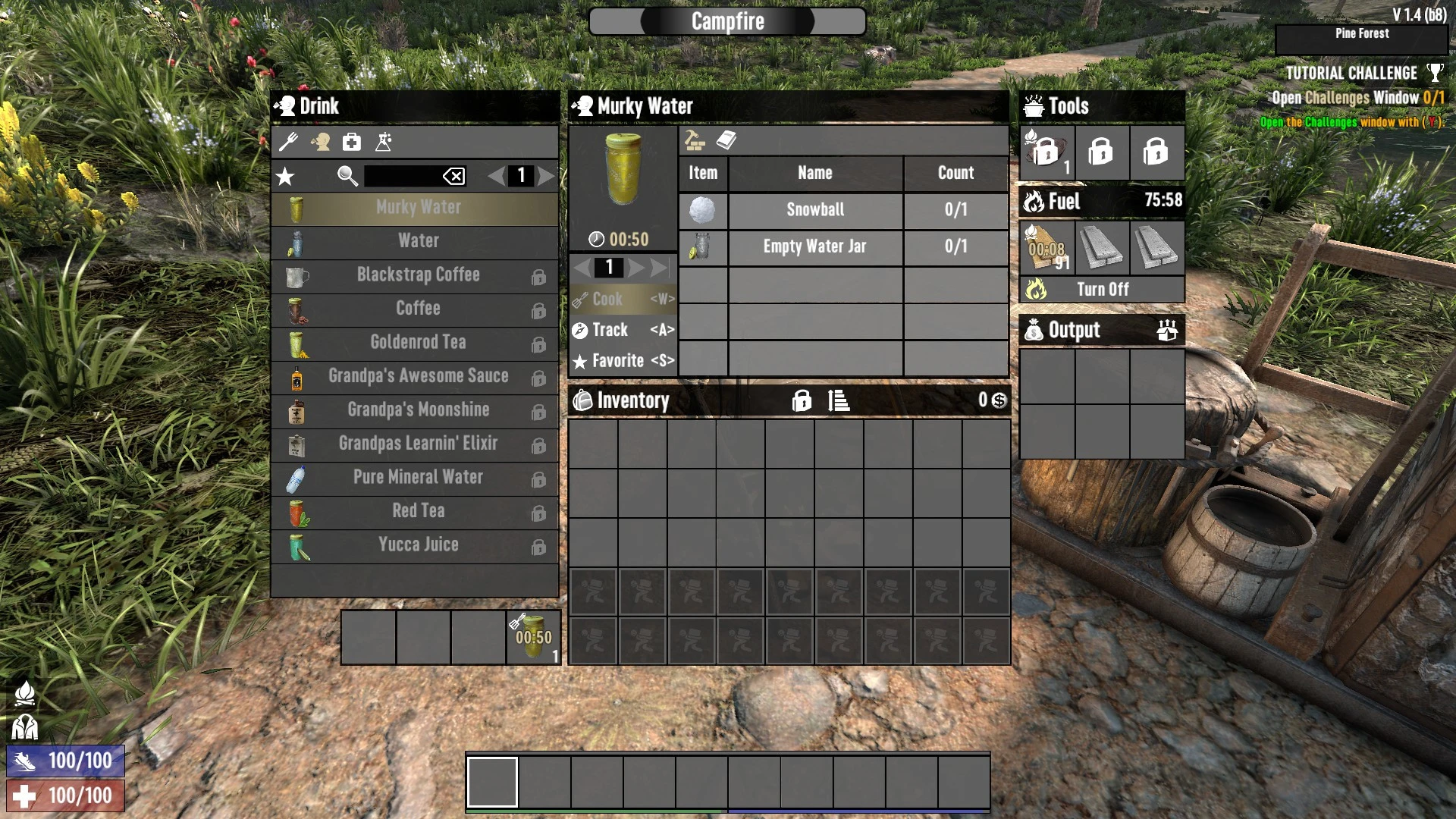Take all items from Output
1456x819 pixels.
pos(1167,330)
